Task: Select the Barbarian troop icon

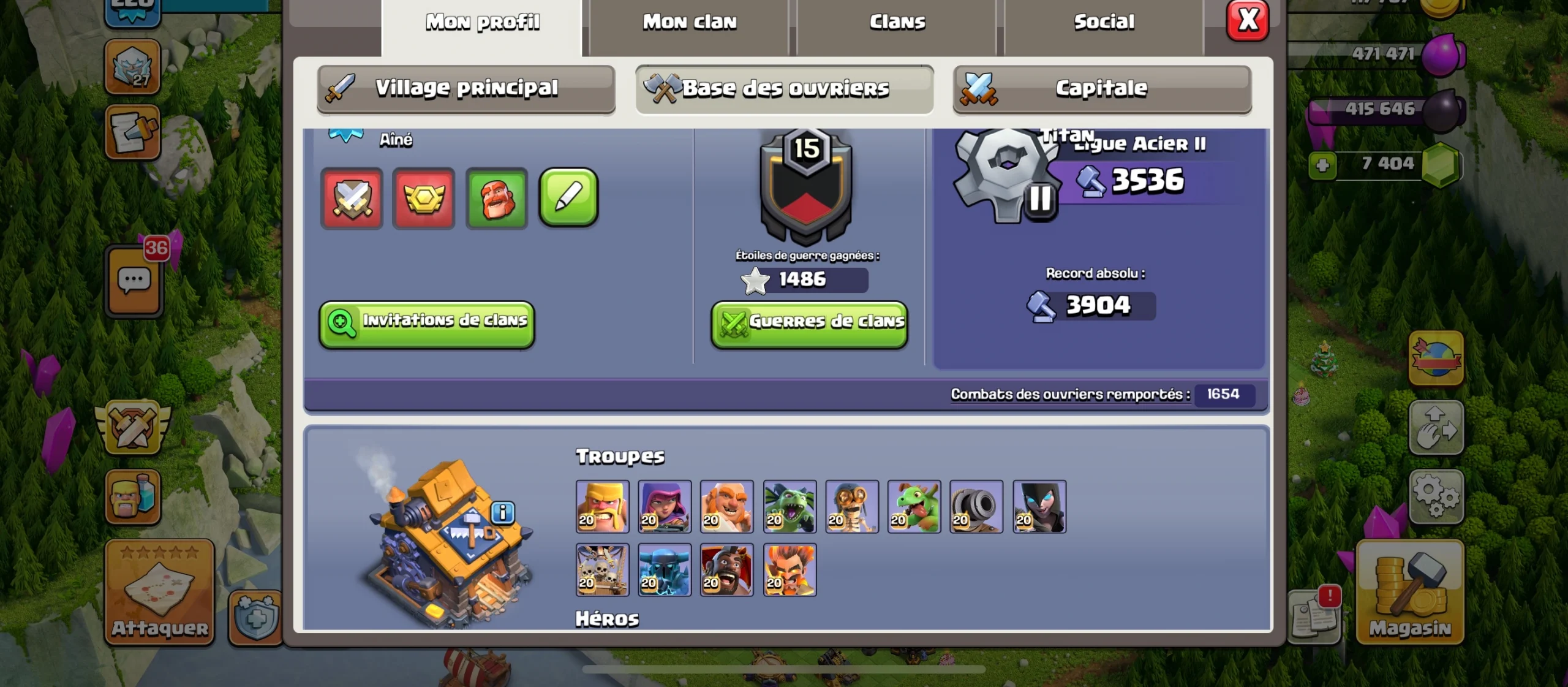Action: 602,507
